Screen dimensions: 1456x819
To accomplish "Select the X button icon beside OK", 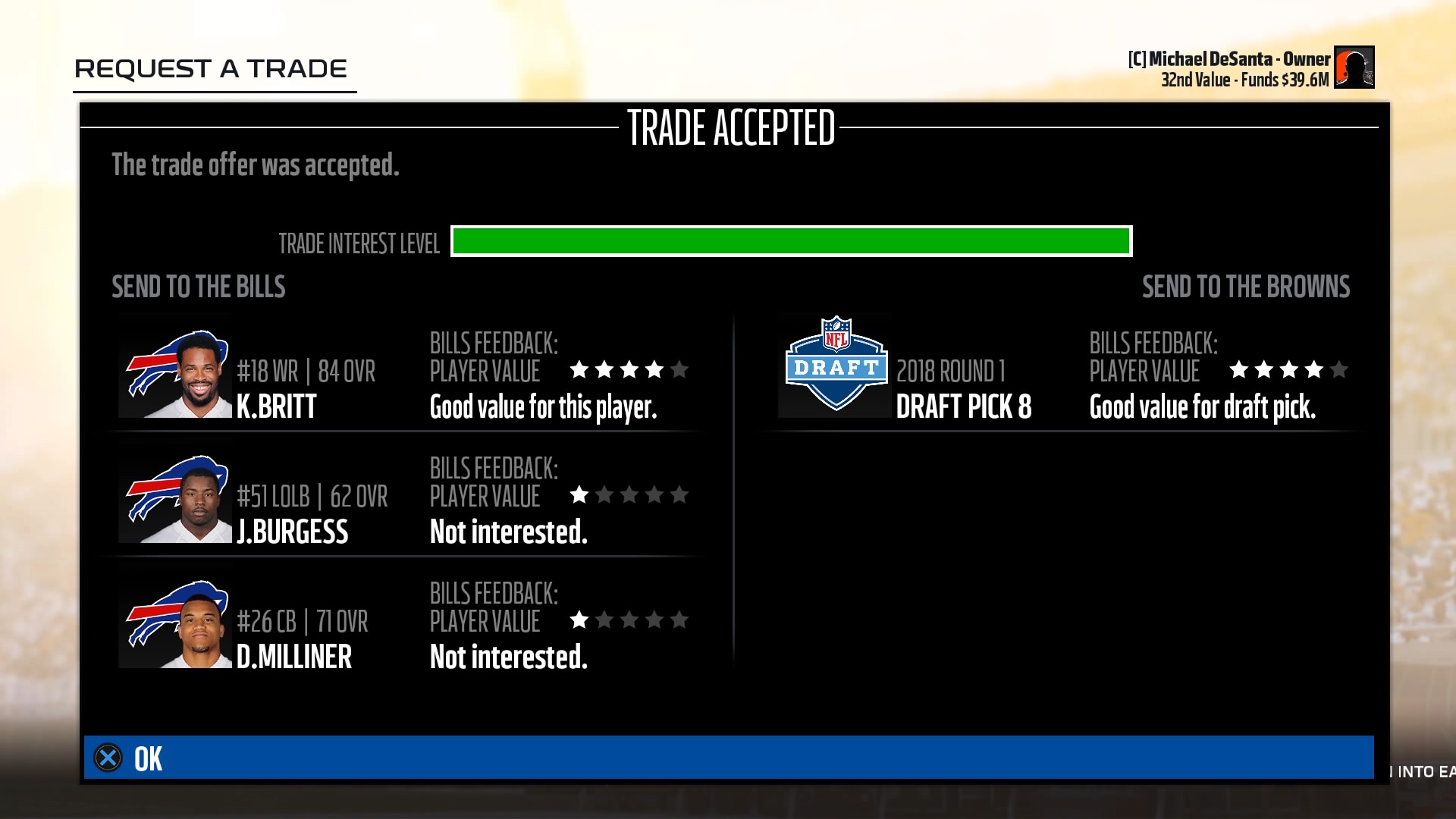I will click(x=108, y=758).
